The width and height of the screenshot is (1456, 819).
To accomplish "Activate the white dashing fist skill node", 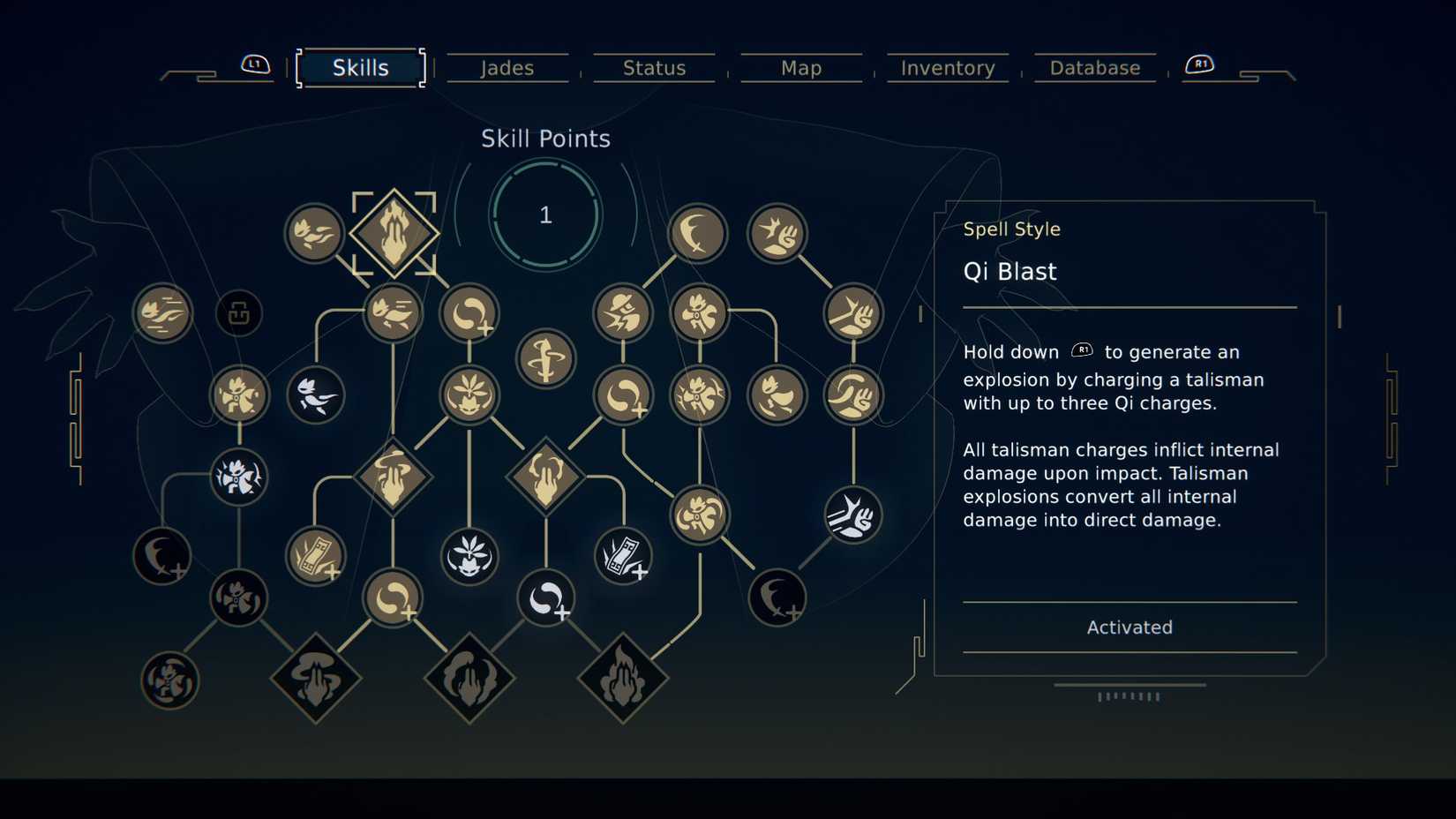I will point(852,518).
